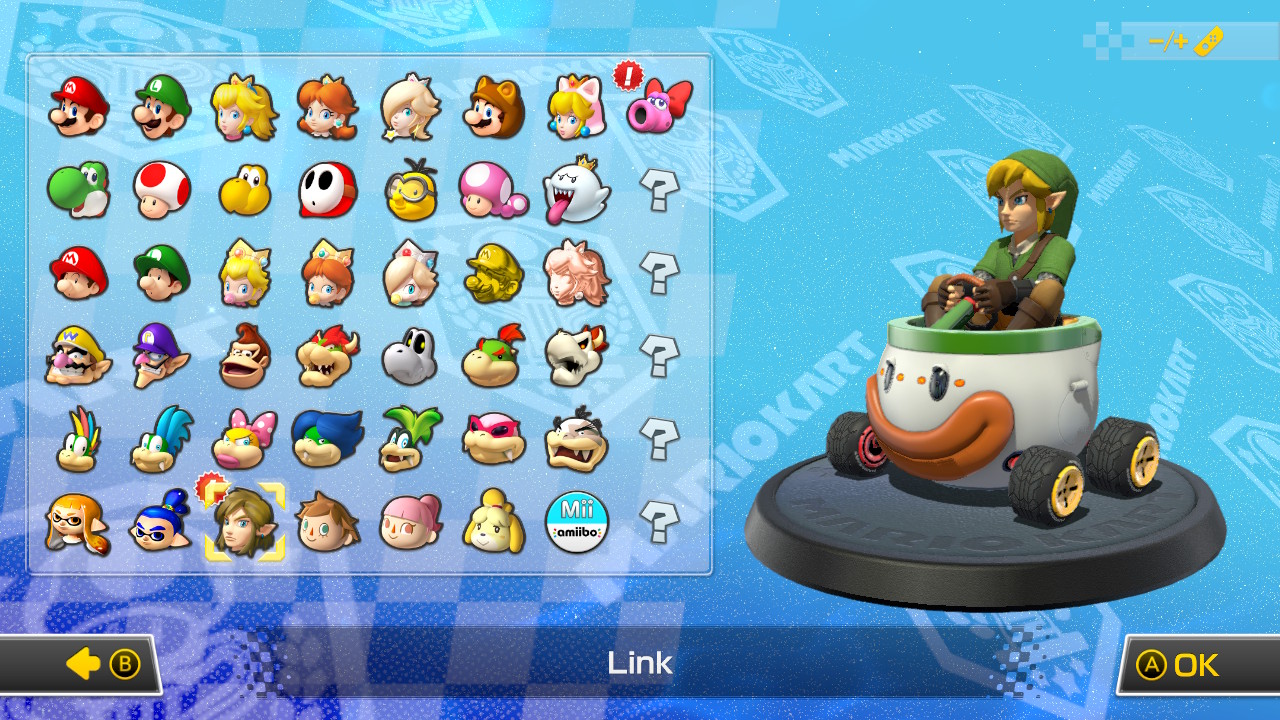Choose Princess Peach as your racer
Screen dimensions: 1280x720
pyautogui.click(x=243, y=105)
